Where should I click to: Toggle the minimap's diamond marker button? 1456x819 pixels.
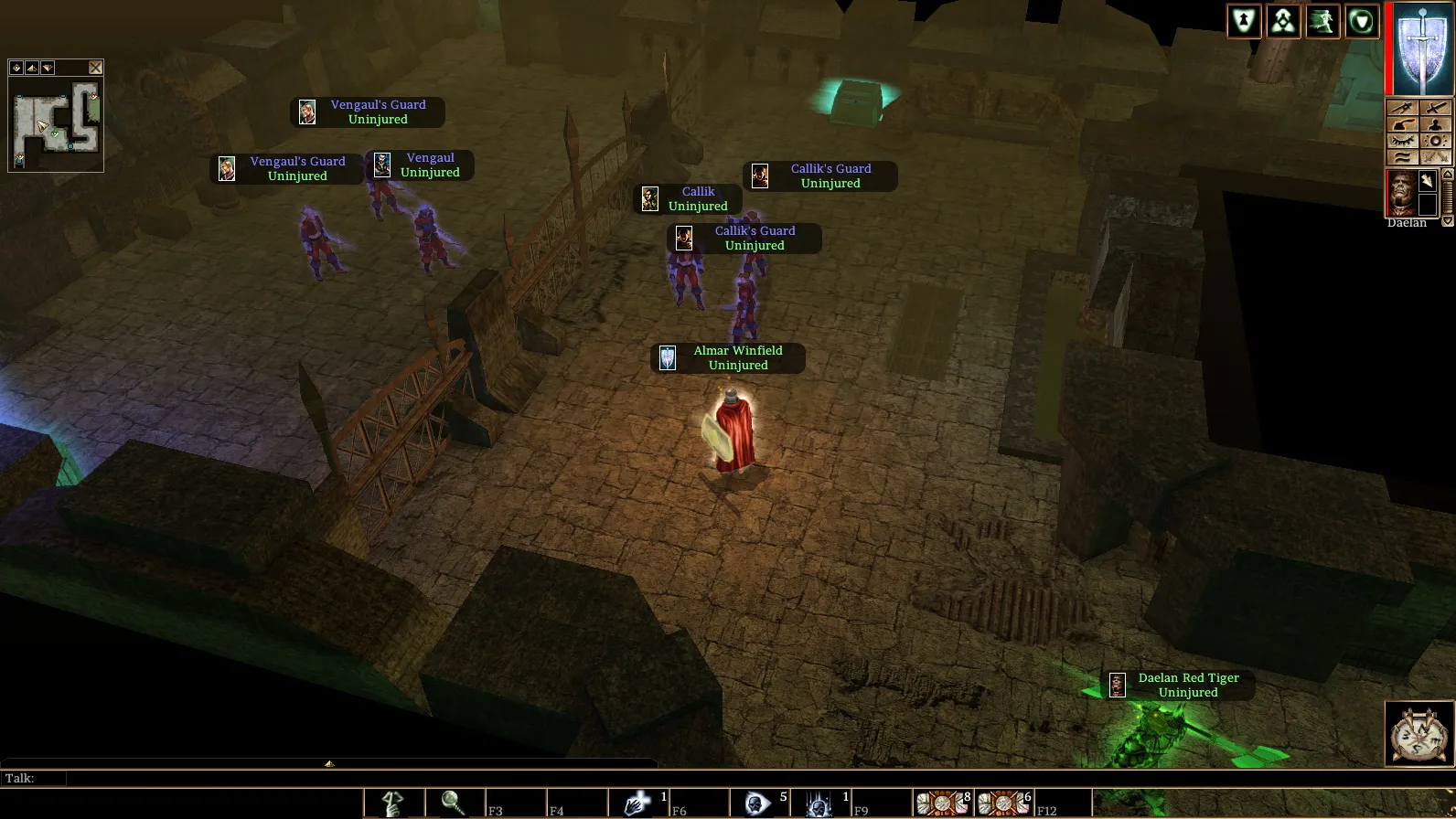pos(16,68)
